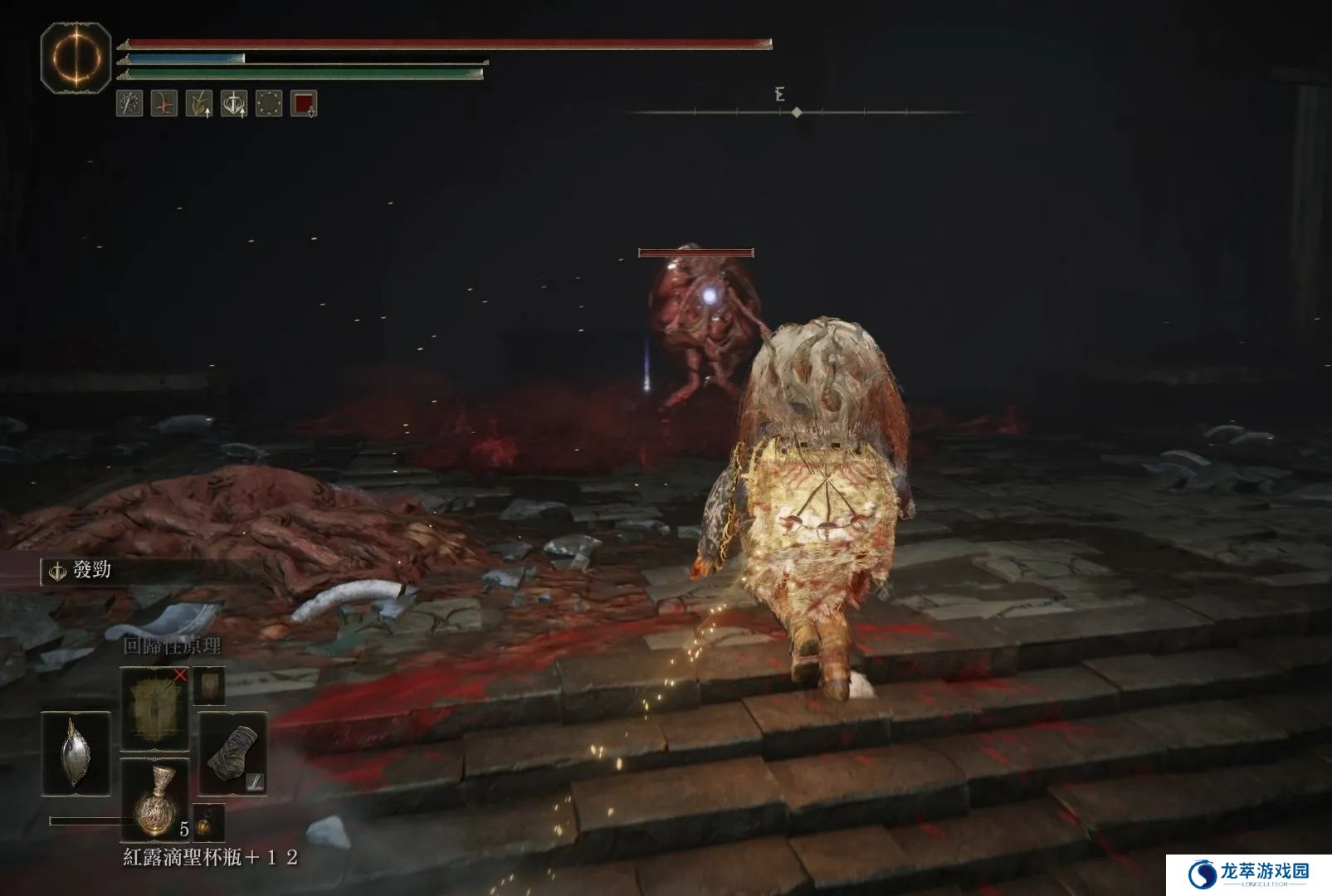The height and width of the screenshot is (896, 1332).
Task: Inspect the sword-with-wings buff status icon
Action: point(234,104)
